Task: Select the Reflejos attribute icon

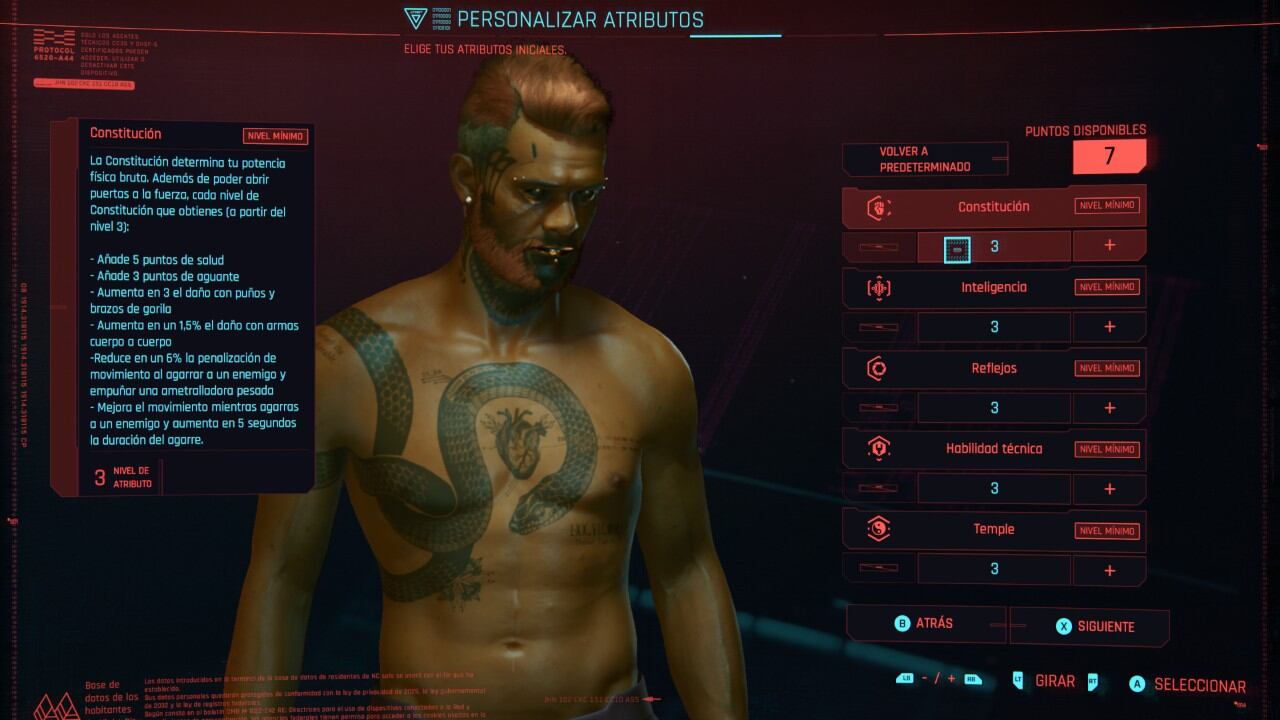Action: 878,368
